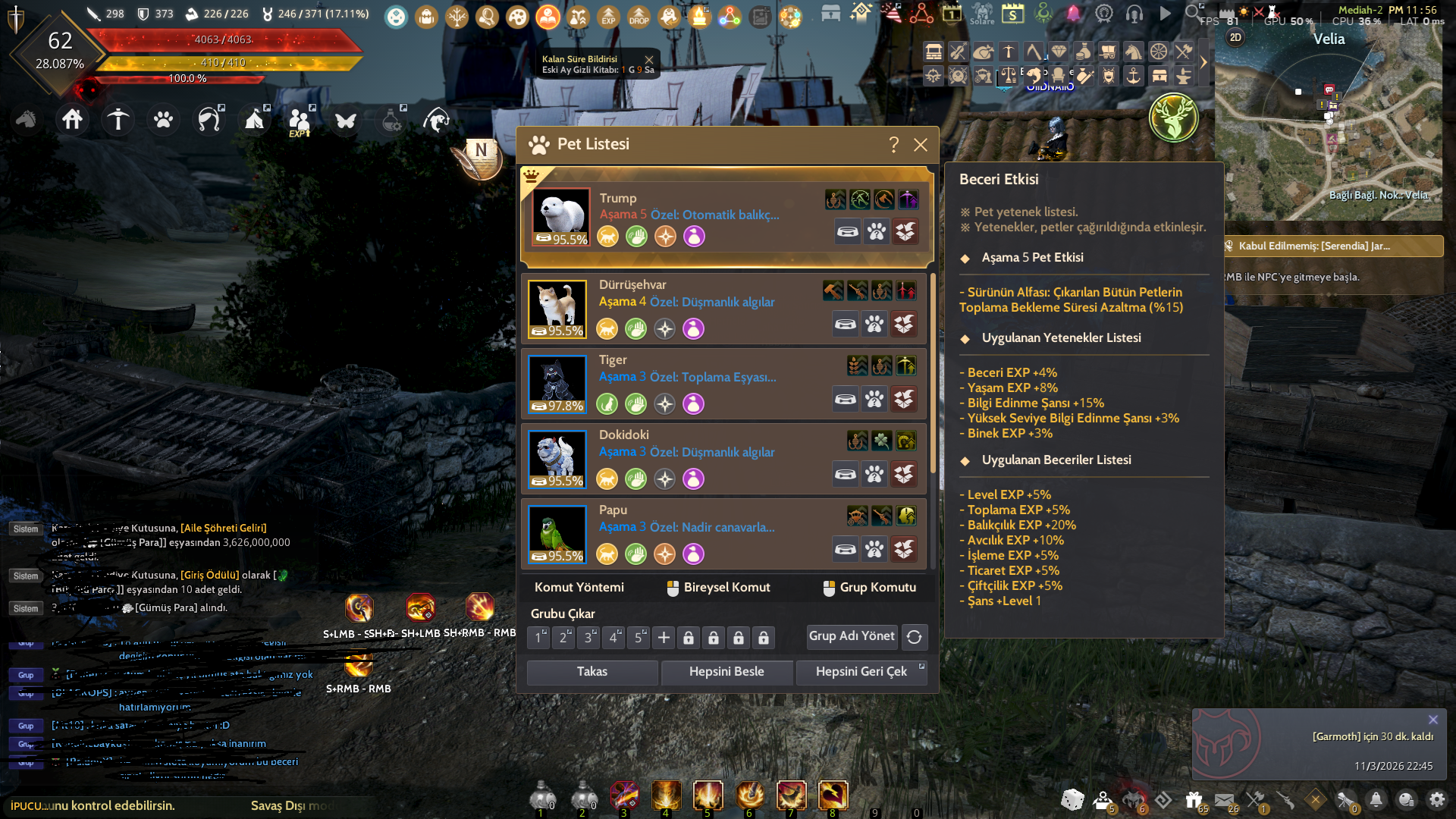This screenshot has height=819, width=1456.
Task: Click the Takas button
Action: click(592, 672)
